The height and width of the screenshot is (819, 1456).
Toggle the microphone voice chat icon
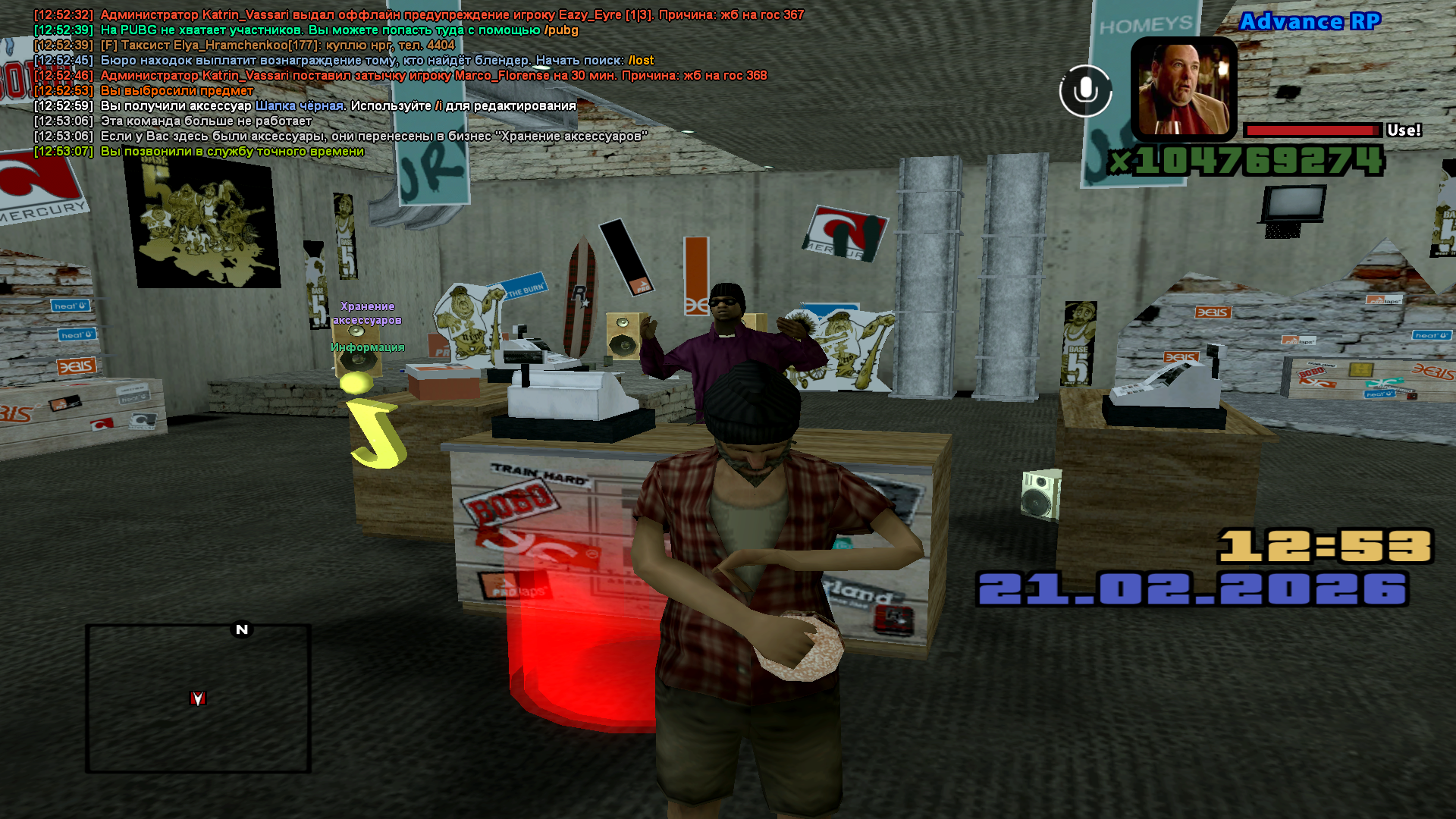tap(1085, 91)
